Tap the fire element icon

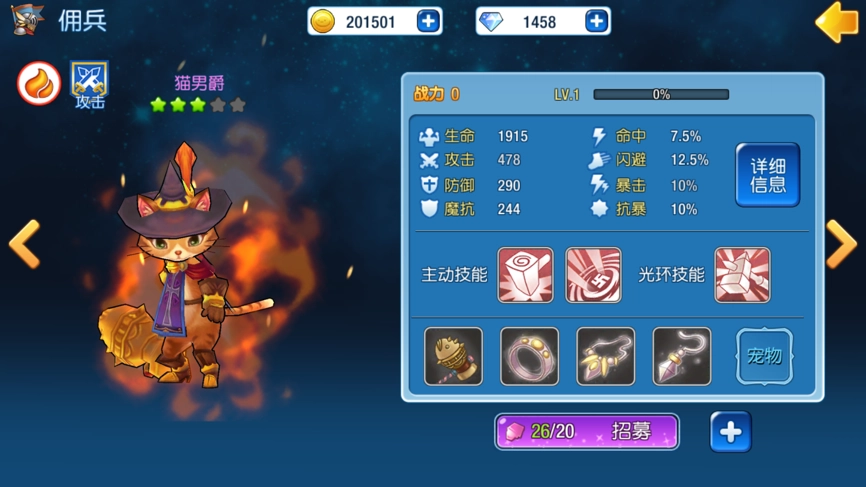(x=39, y=83)
